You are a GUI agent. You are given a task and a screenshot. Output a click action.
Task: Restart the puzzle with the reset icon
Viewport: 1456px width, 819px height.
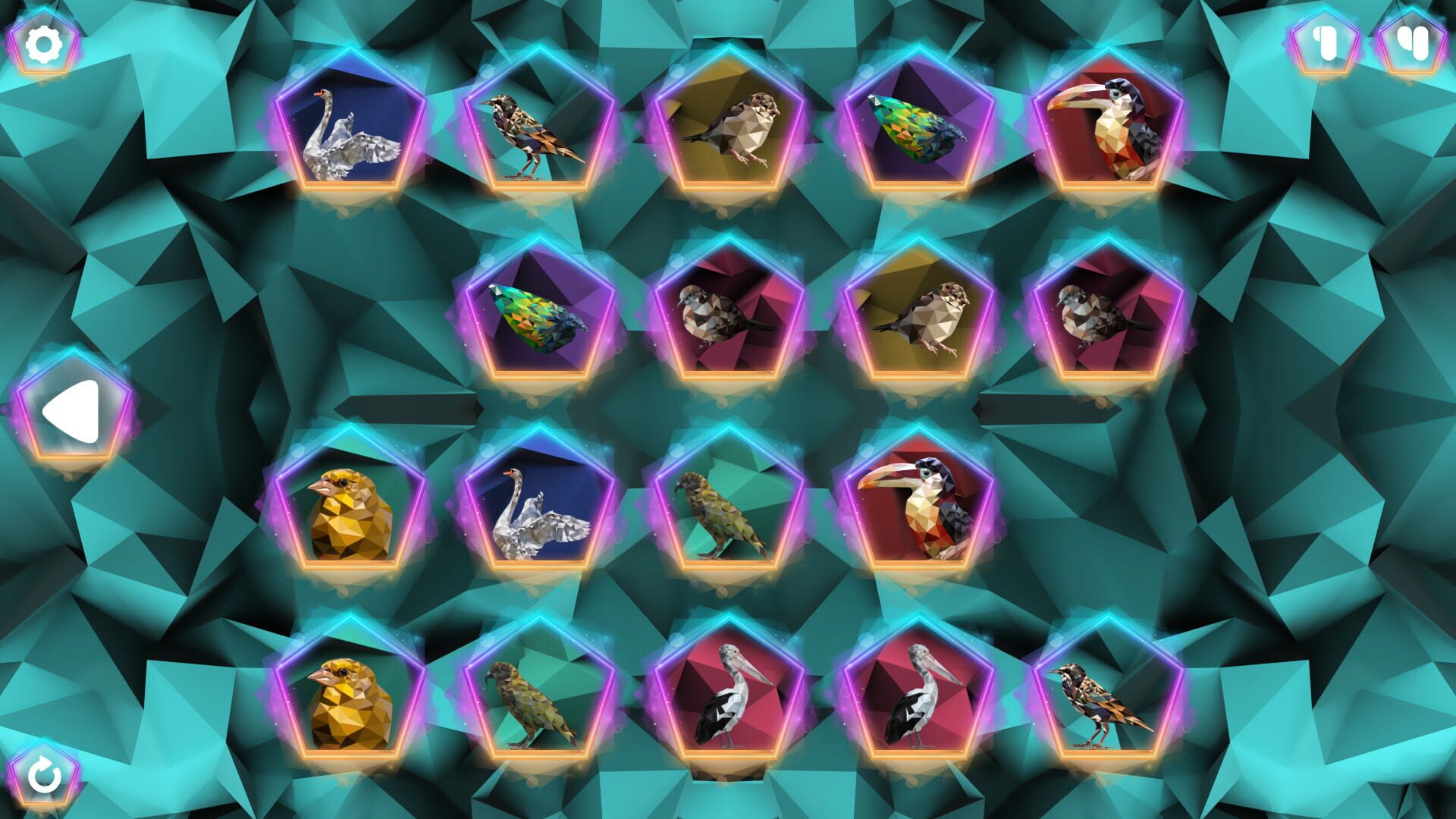[43, 776]
